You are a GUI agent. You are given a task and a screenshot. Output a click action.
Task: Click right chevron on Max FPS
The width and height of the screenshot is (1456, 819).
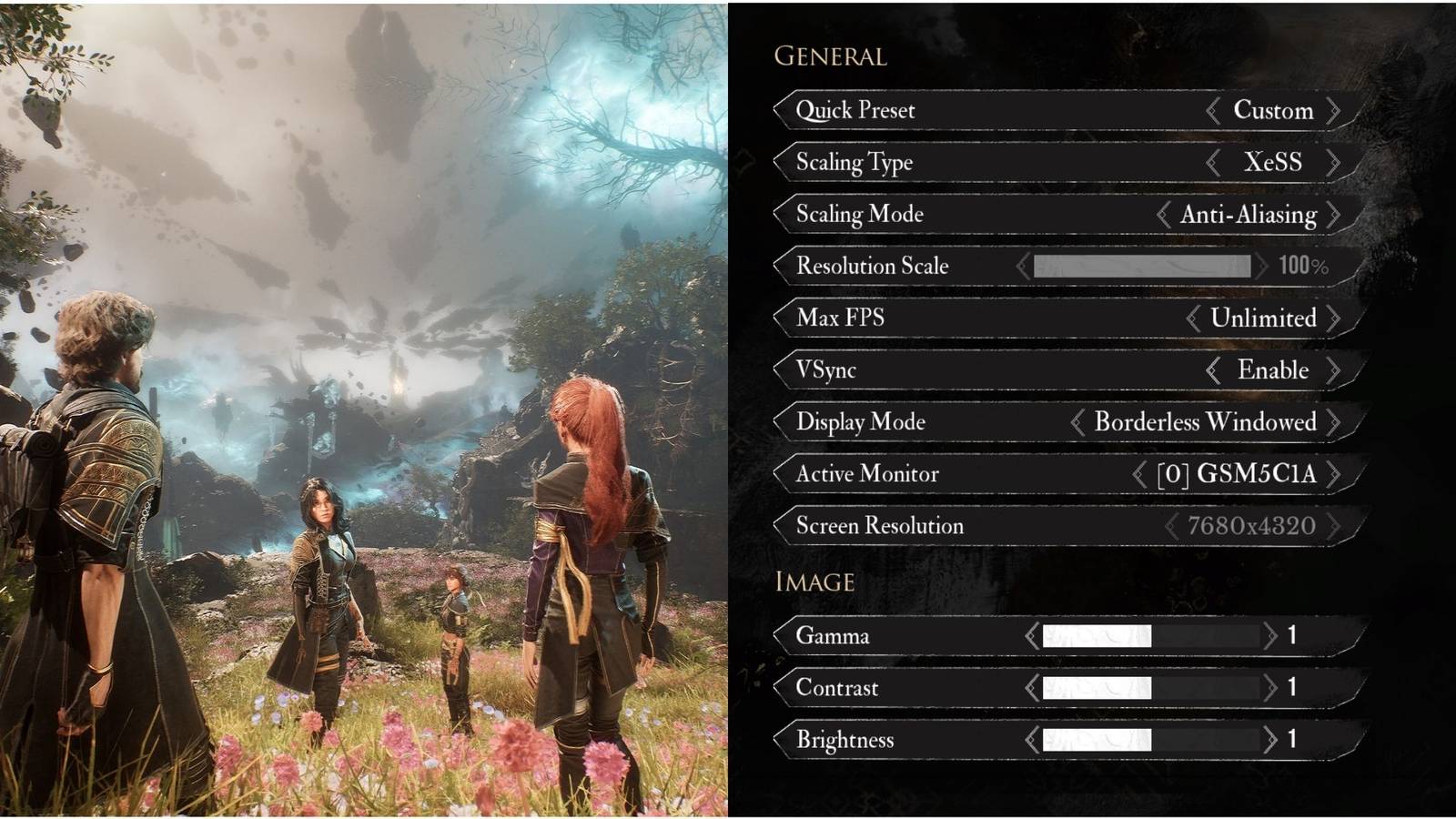[x=1335, y=318]
